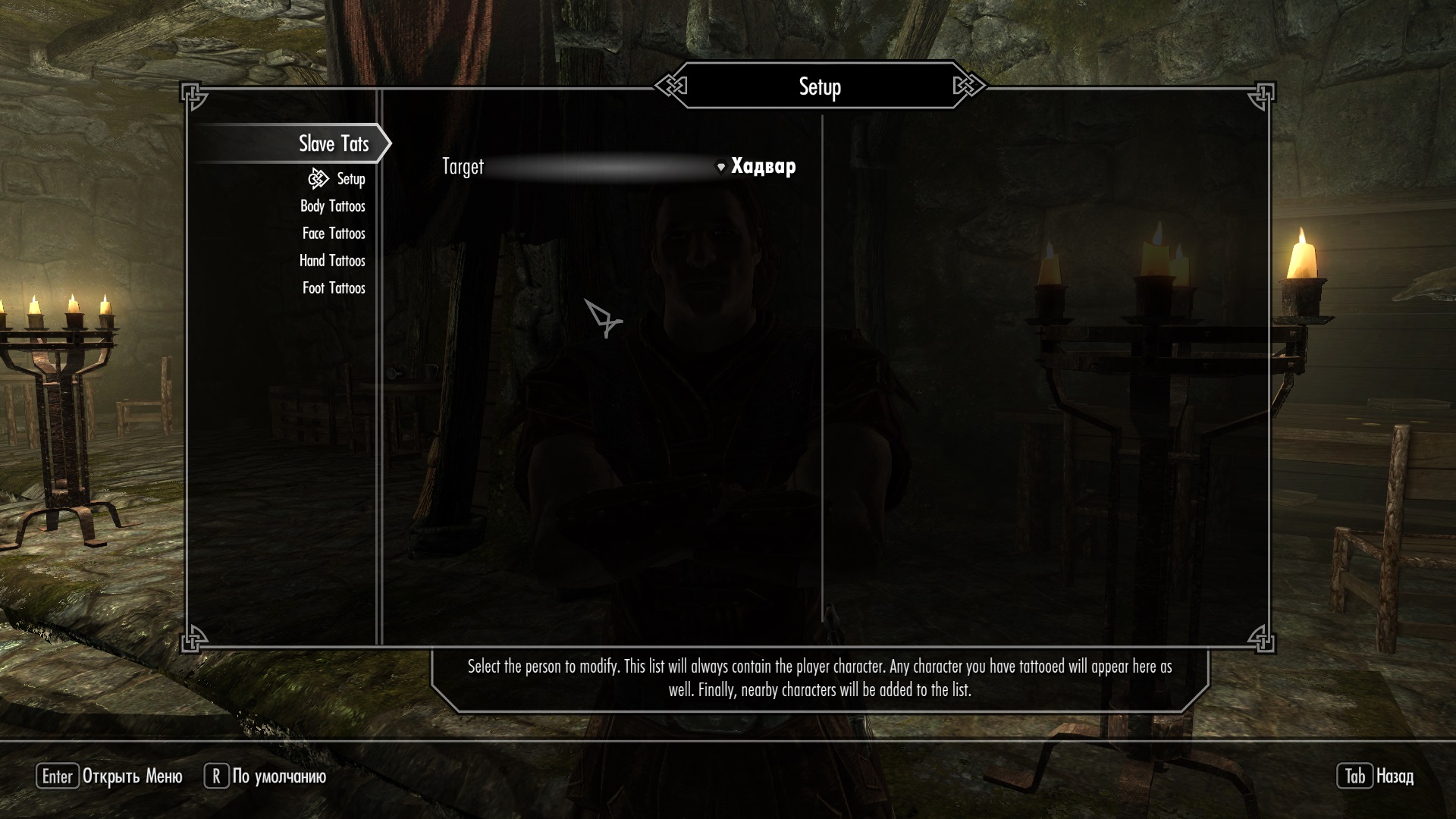This screenshot has width=1456, height=819.
Task: Show the Foot Tattoos page
Action: (333, 288)
